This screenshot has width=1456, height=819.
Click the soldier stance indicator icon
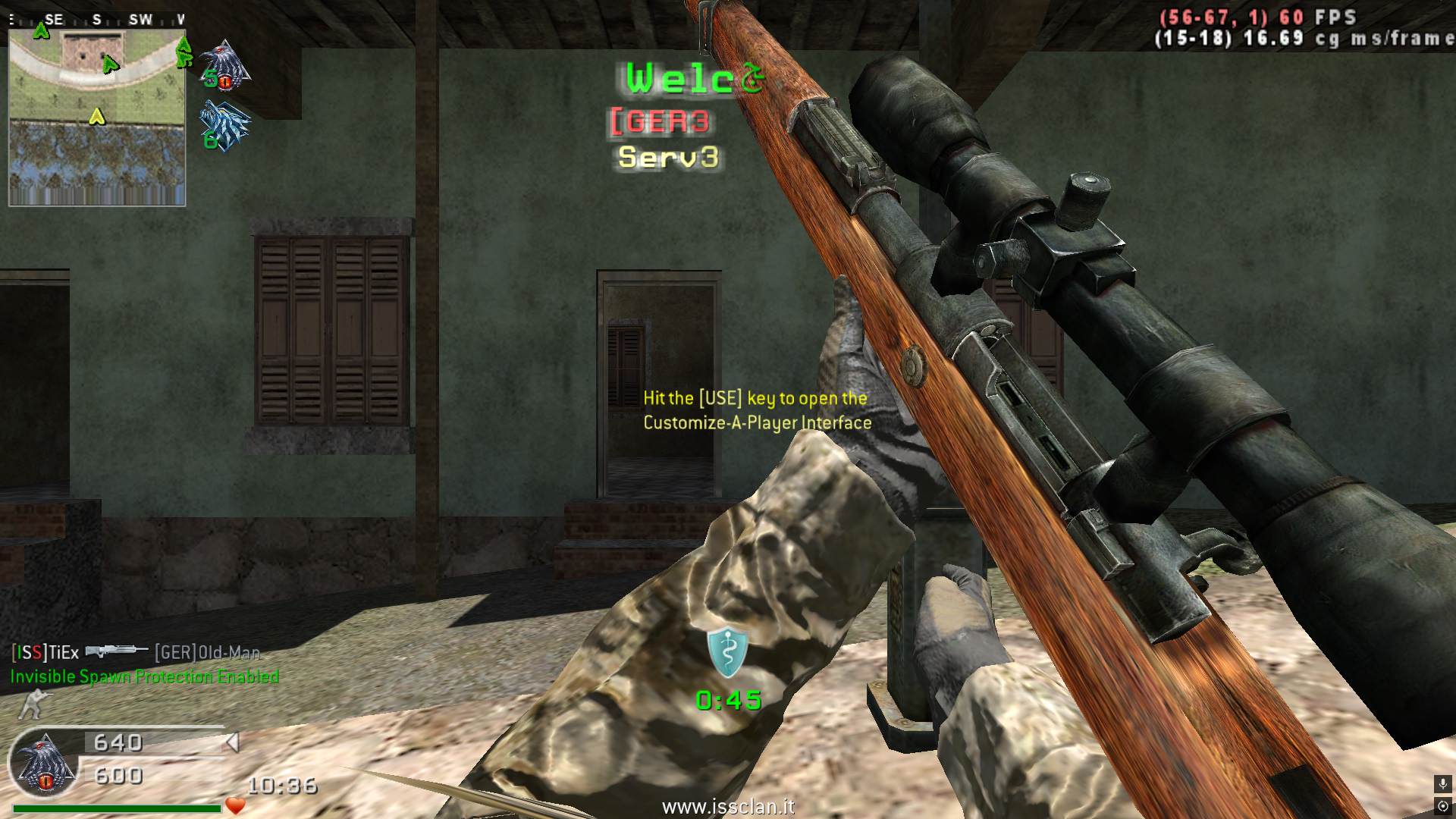[30, 704]
